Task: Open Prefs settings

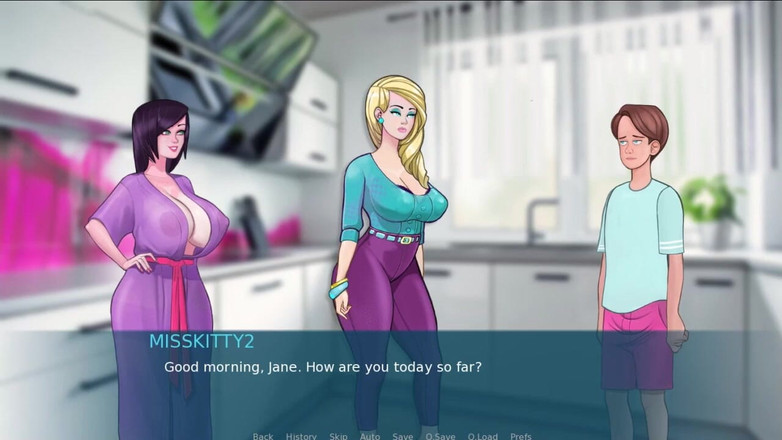Action: click(521, 436)
